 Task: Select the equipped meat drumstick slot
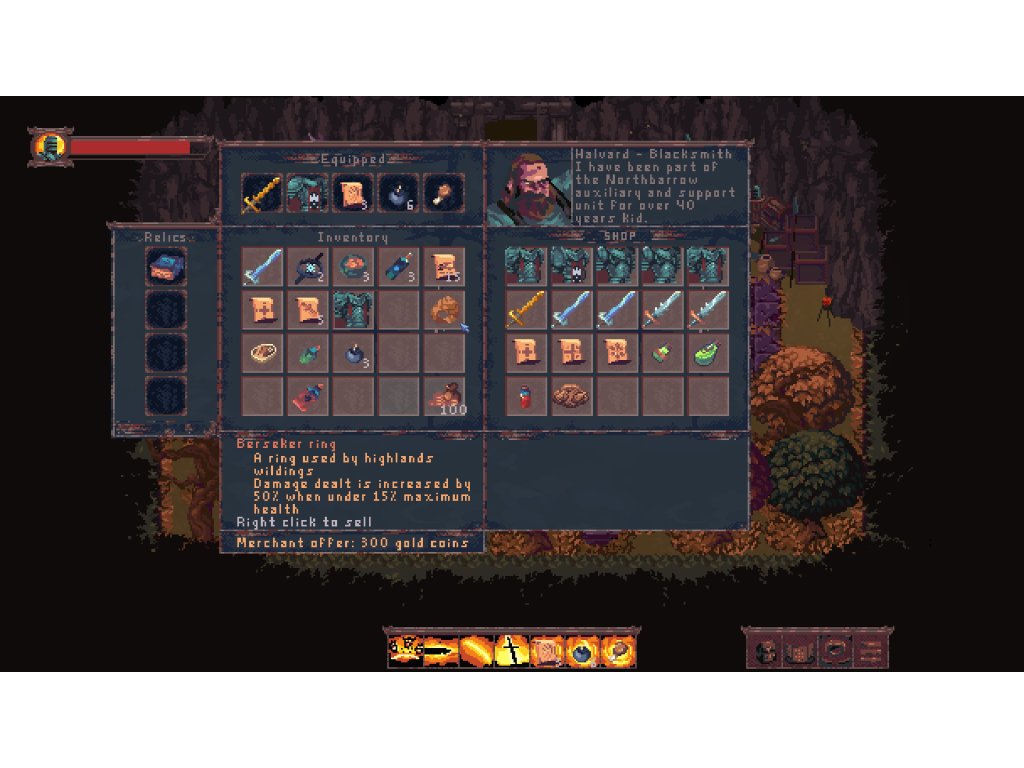click(x=444, y=194)
